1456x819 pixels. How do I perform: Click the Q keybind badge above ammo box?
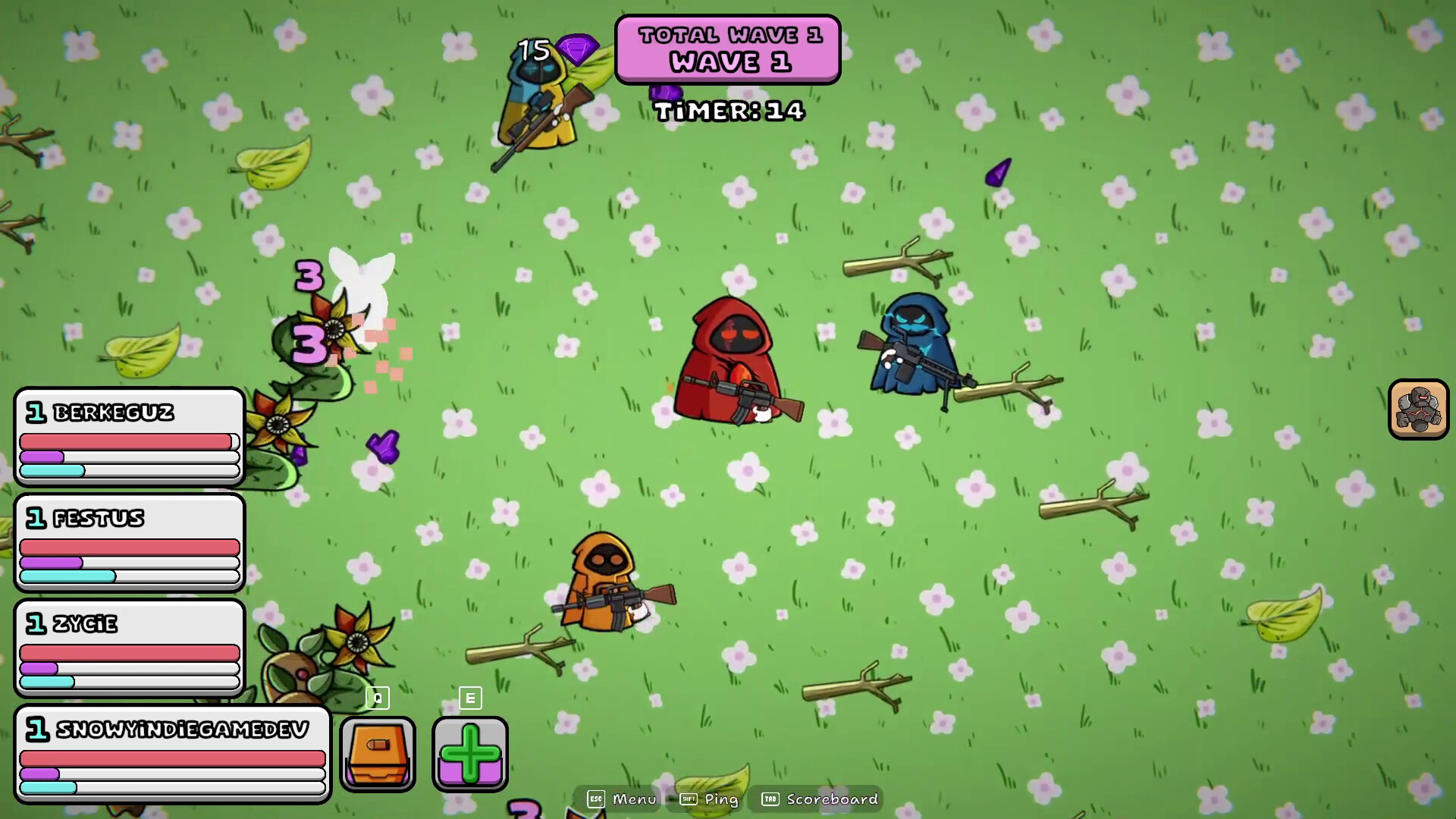[377, 698]
